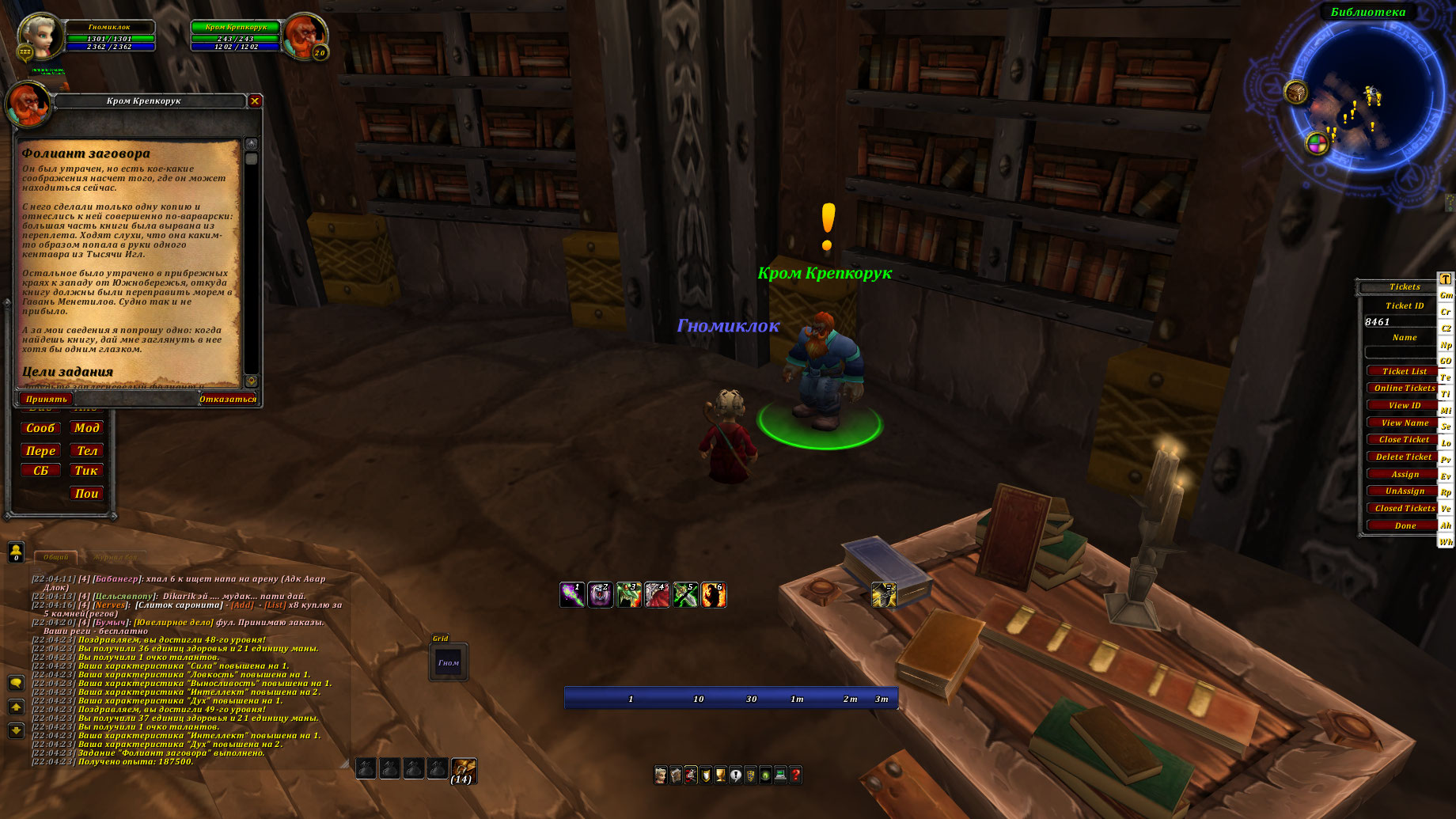
Task: Activate the flaming silhouette ability in slot 6
Action: 713,594
